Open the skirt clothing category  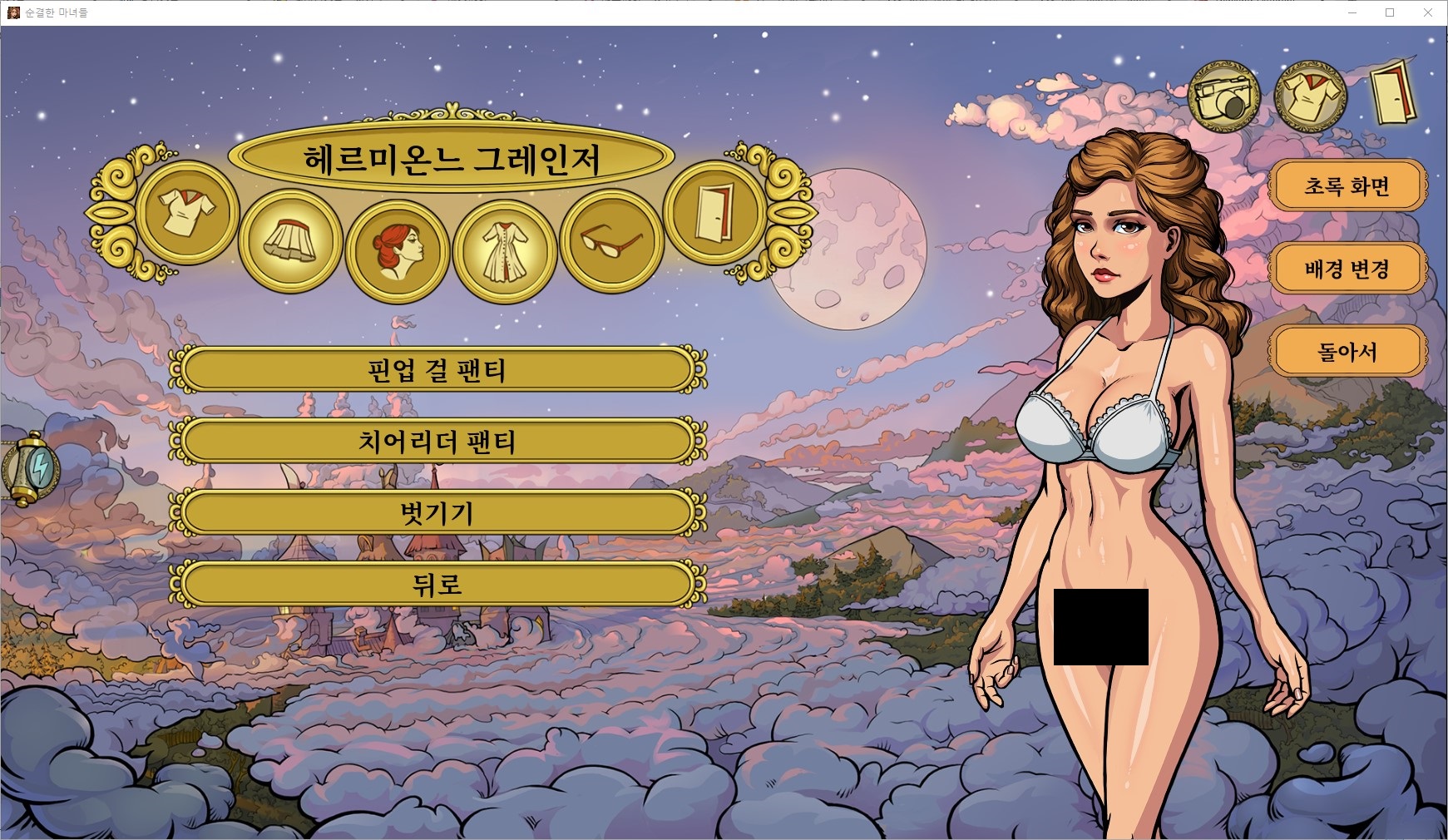pos(289,240)
